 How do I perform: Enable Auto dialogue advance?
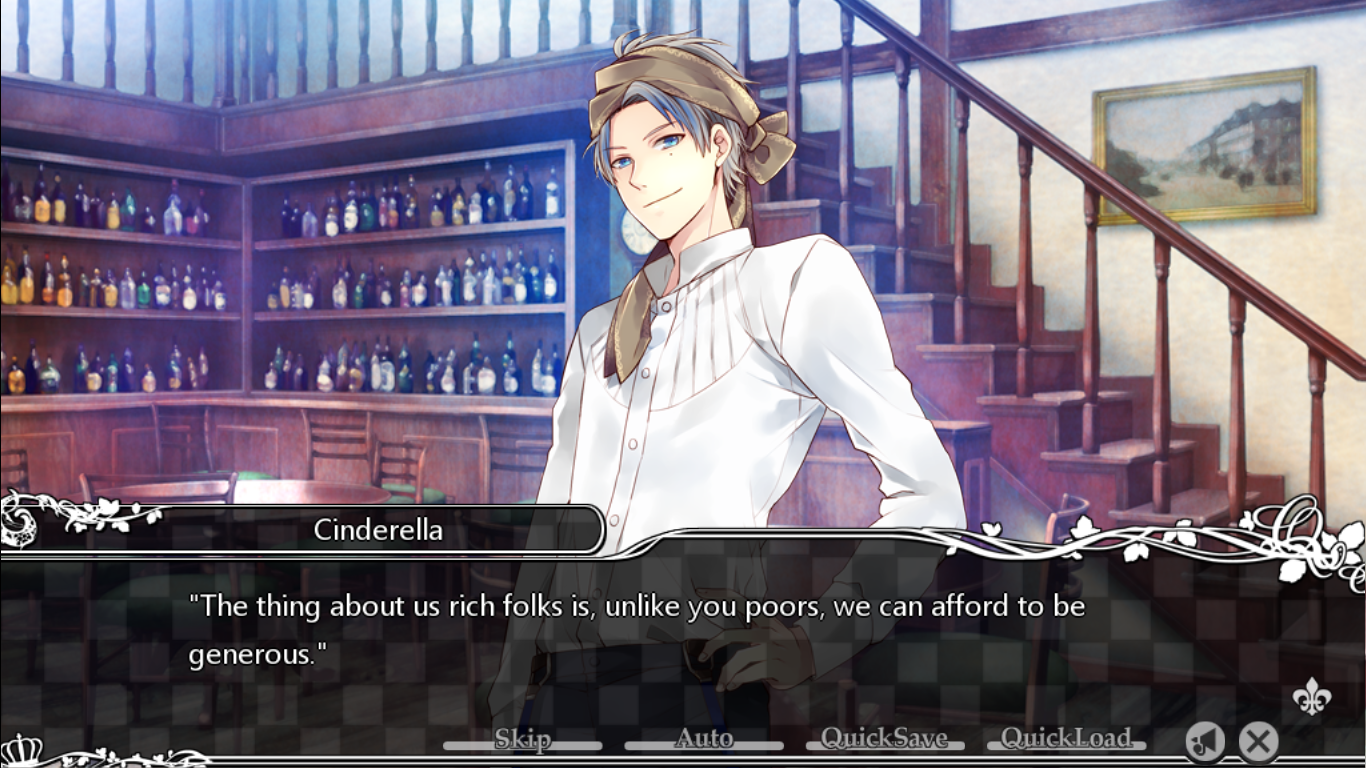click(704, 740)
